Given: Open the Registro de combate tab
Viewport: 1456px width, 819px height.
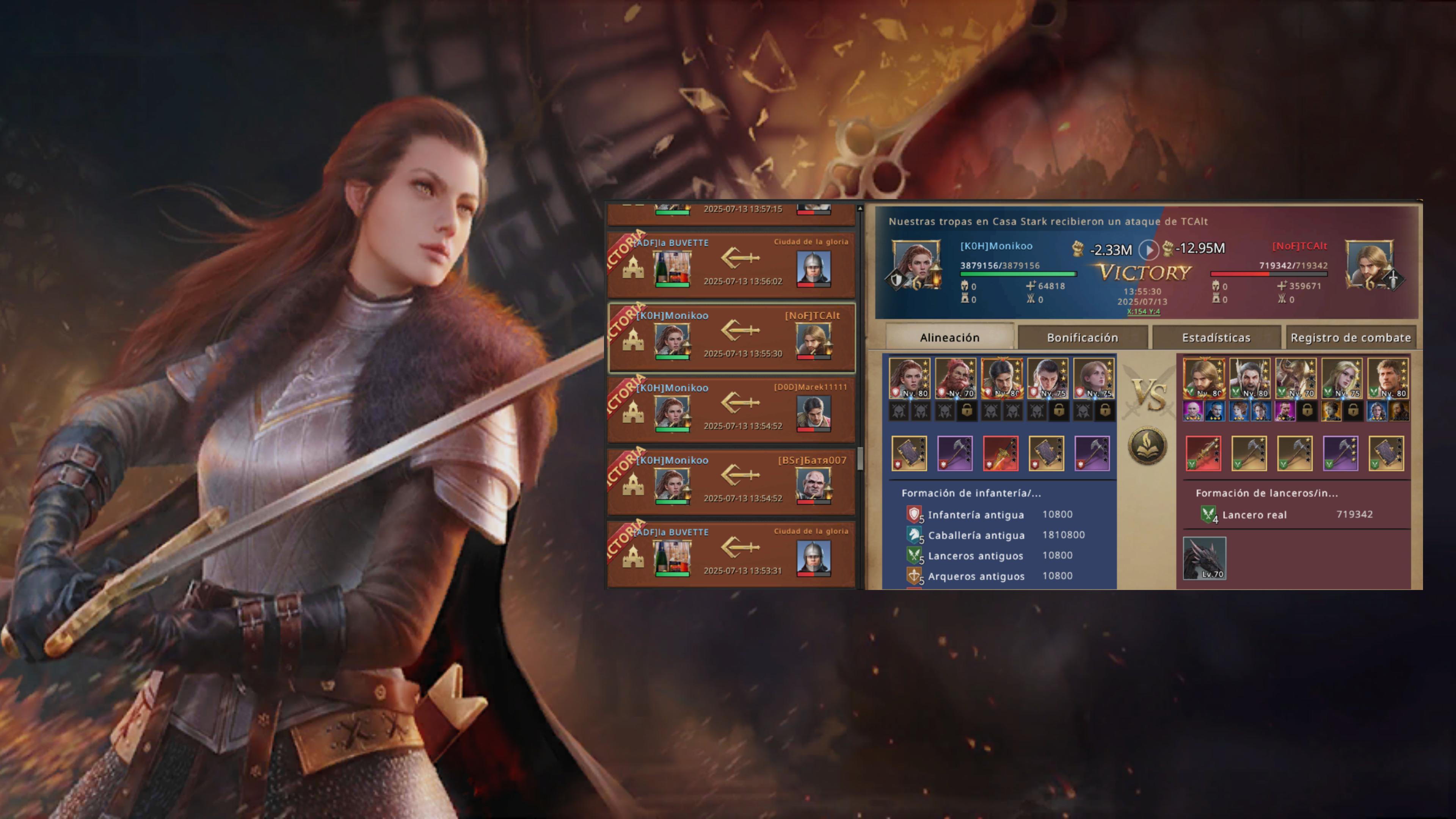Looking at the screenshot, I should pos(1351,337).
